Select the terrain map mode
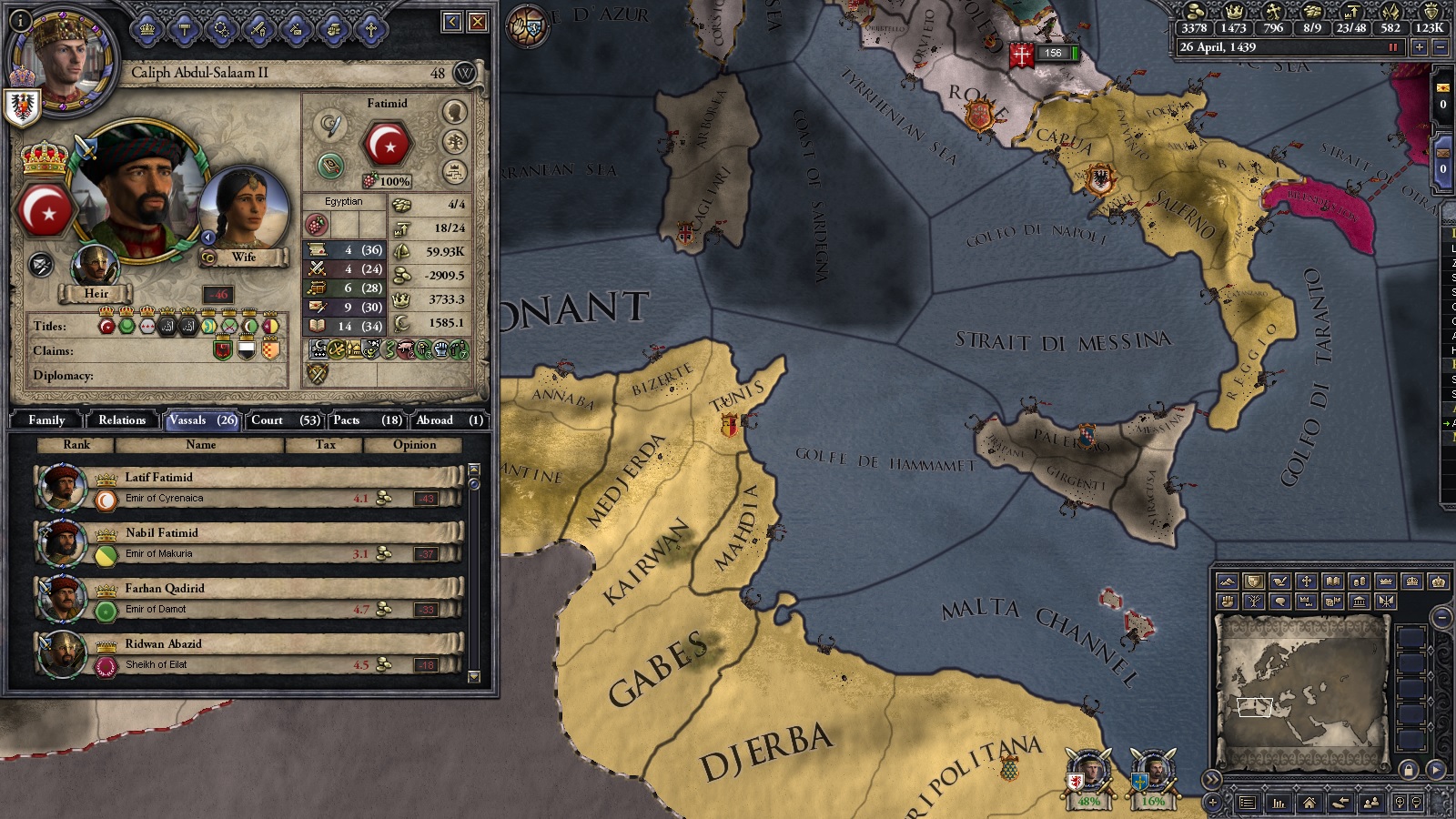This screenshot has height=819, width=1456. pyautogui.click(x=1228, y=581)
